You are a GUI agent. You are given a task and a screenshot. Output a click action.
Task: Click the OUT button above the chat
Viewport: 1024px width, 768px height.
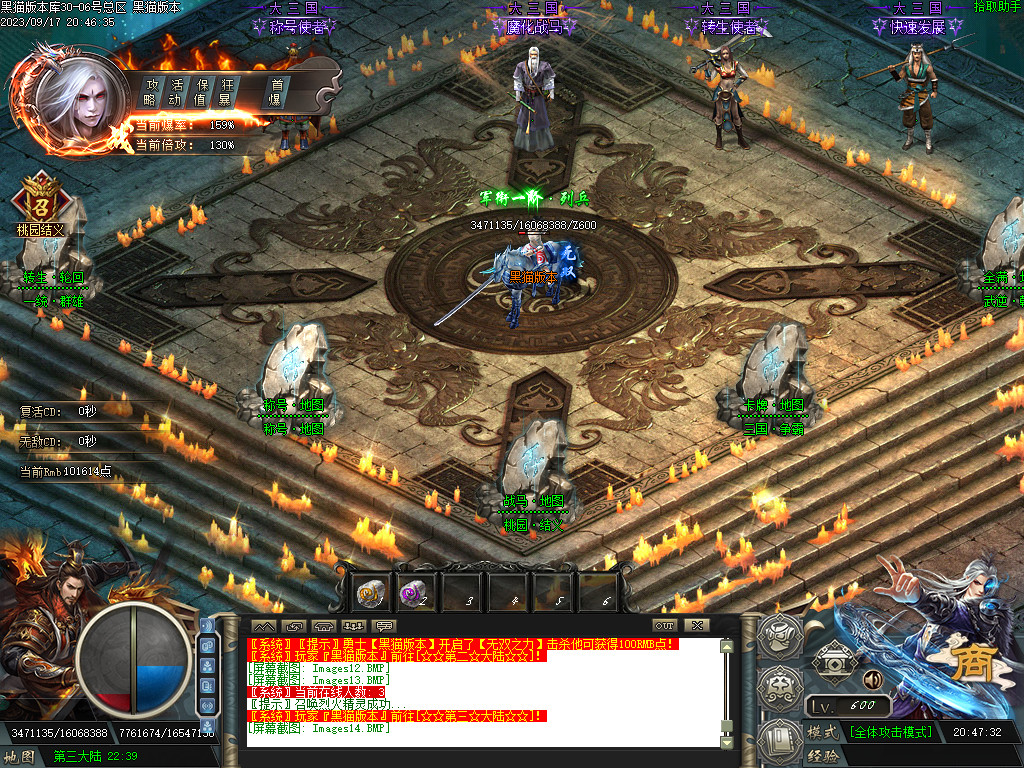(x=665, y=625)
